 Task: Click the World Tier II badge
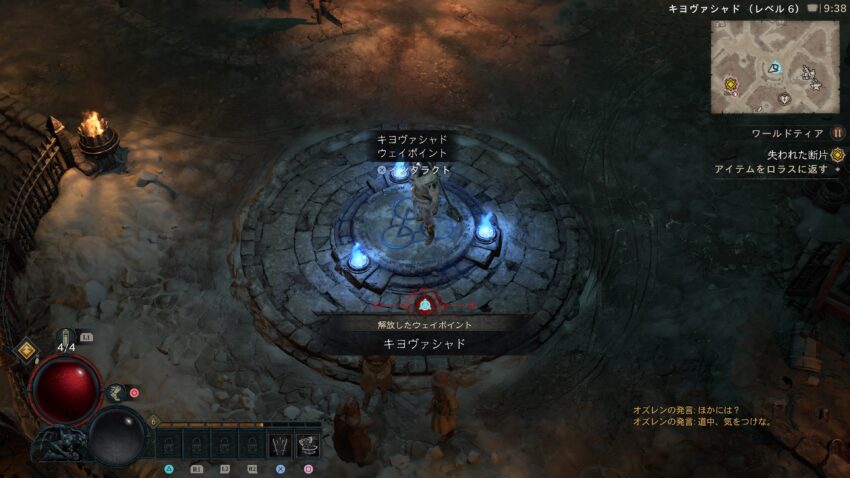tap(838, 133)
